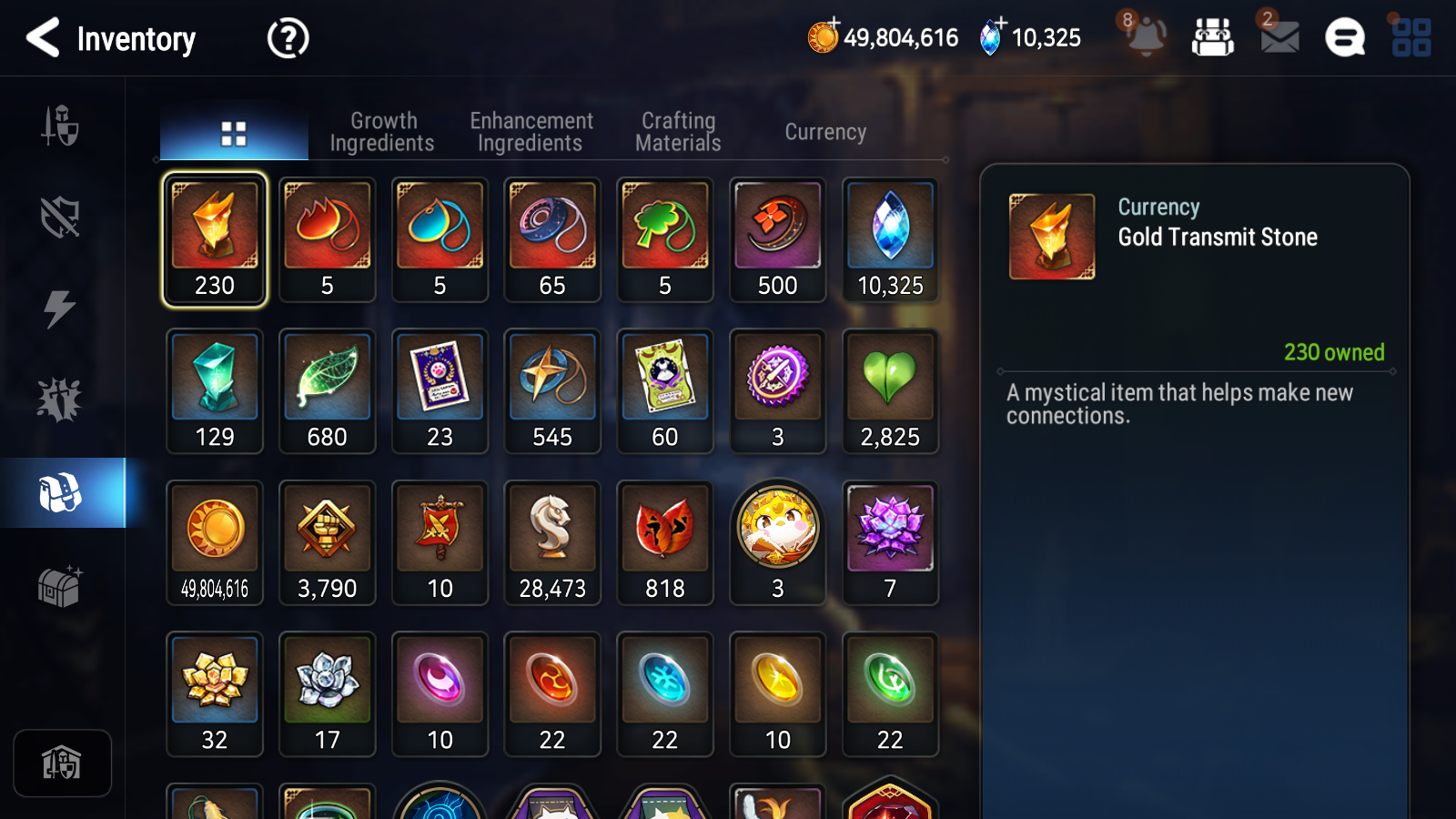Open the guild badge icon at bottom left
This screenshot has height=819, width=1456.
point(62,763)
